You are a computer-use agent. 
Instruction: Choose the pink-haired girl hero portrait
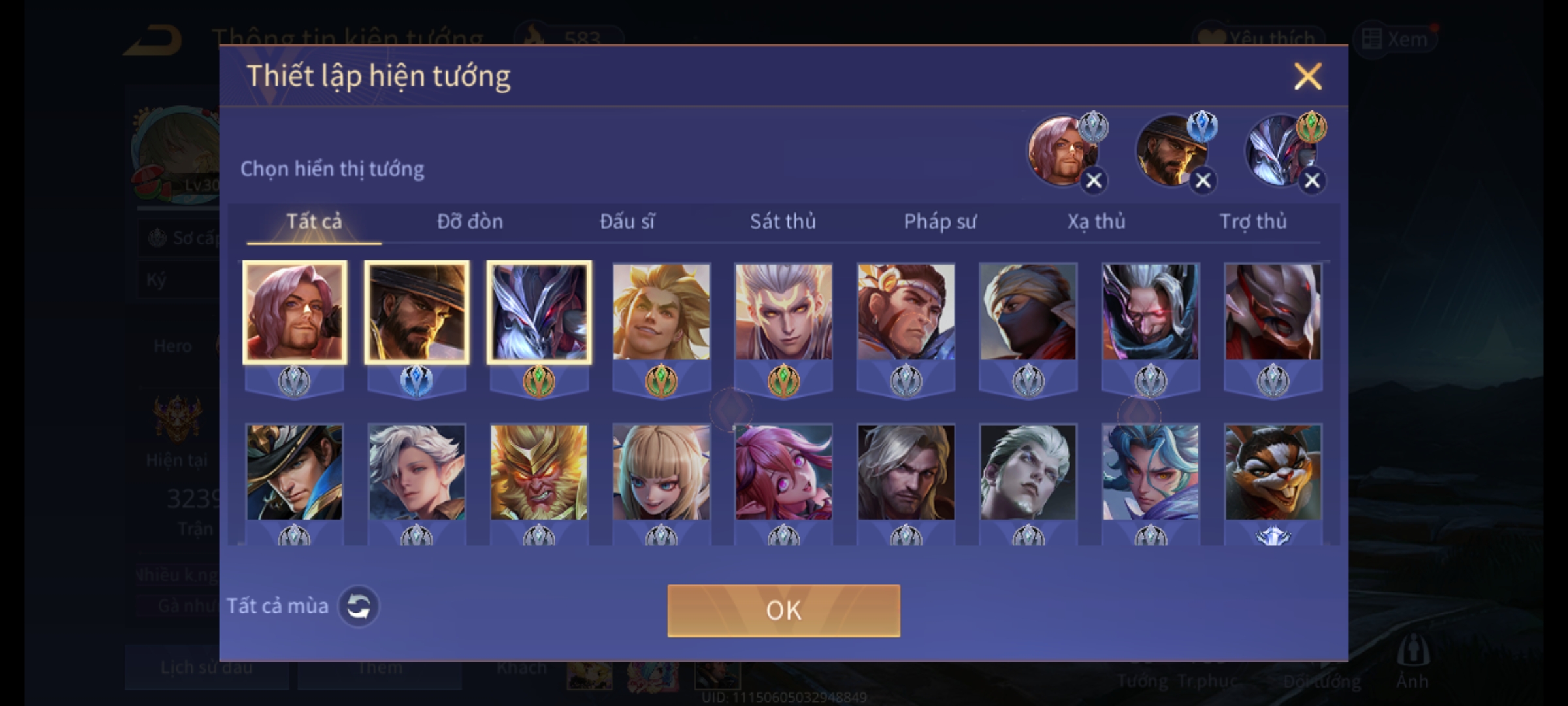click(x=783, y=472)
